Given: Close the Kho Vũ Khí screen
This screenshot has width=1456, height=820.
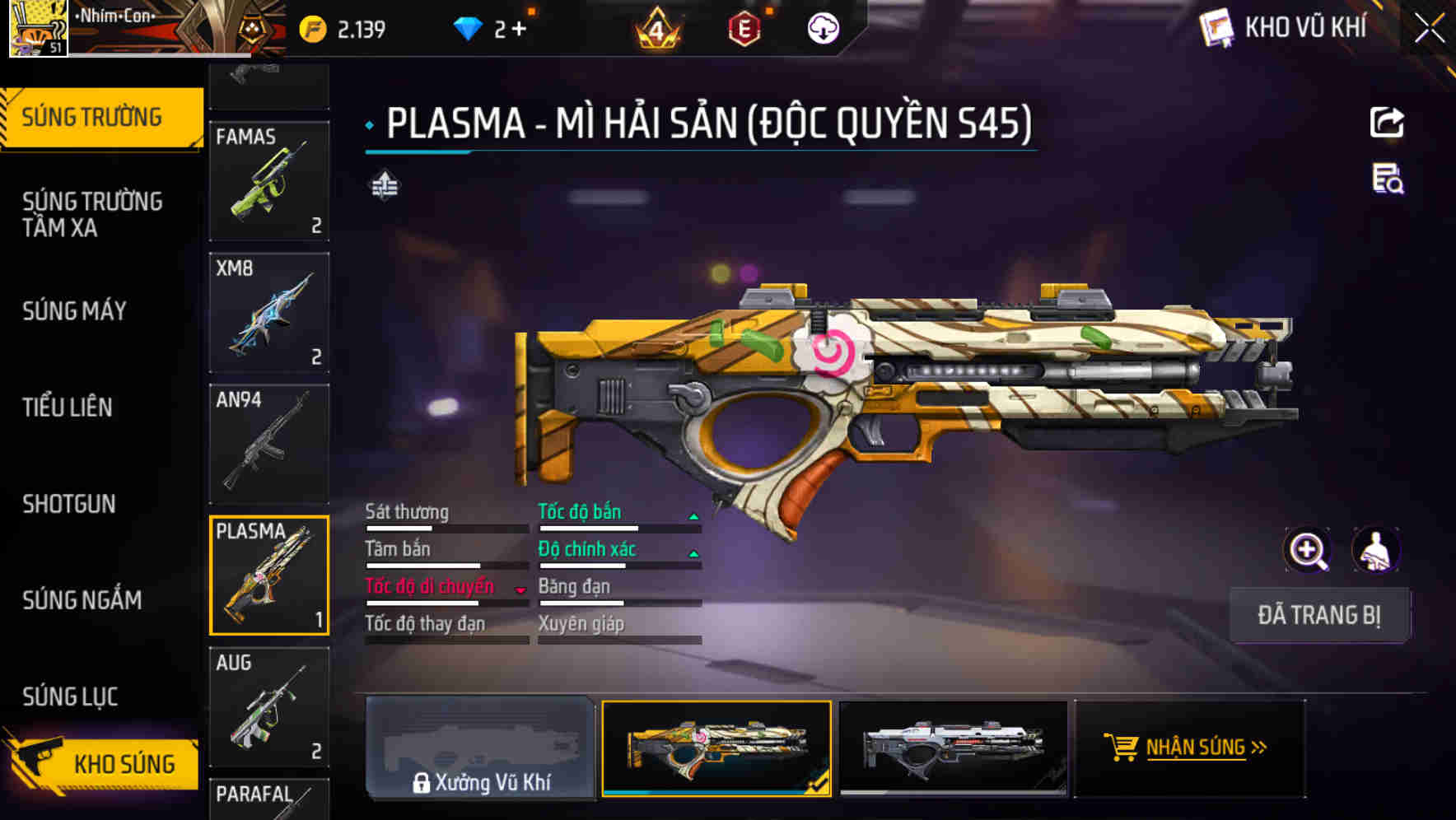Looking at the screenshot, I should (1430, 28).
